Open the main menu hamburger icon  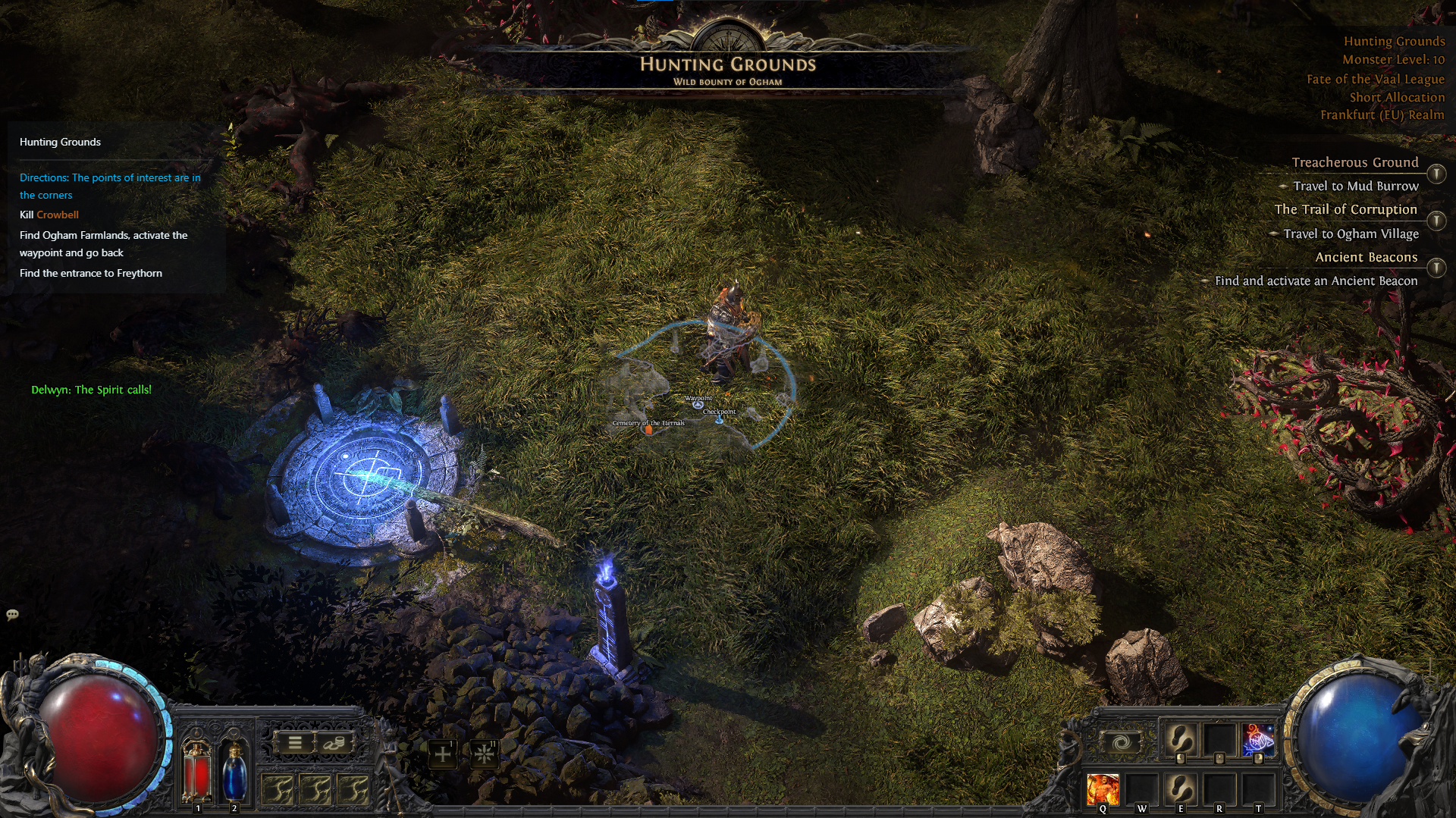tap(294, 742)
